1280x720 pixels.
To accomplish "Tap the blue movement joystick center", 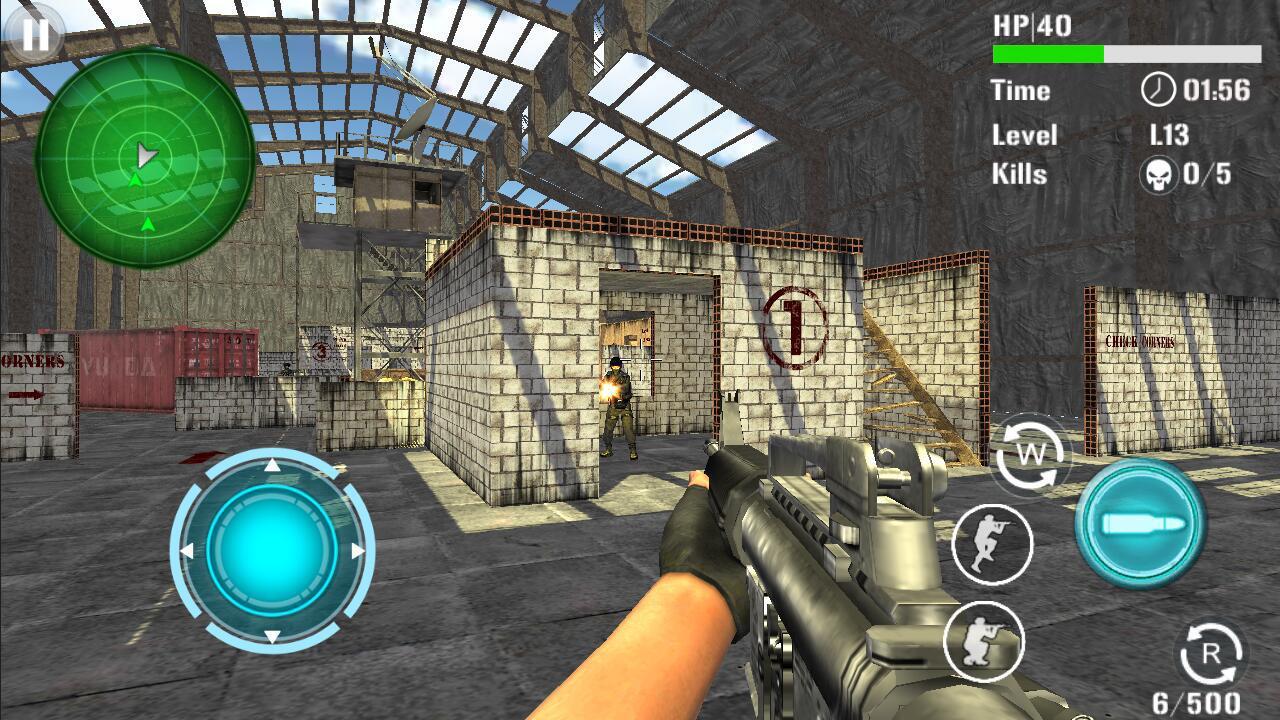I will pos(271,549).
